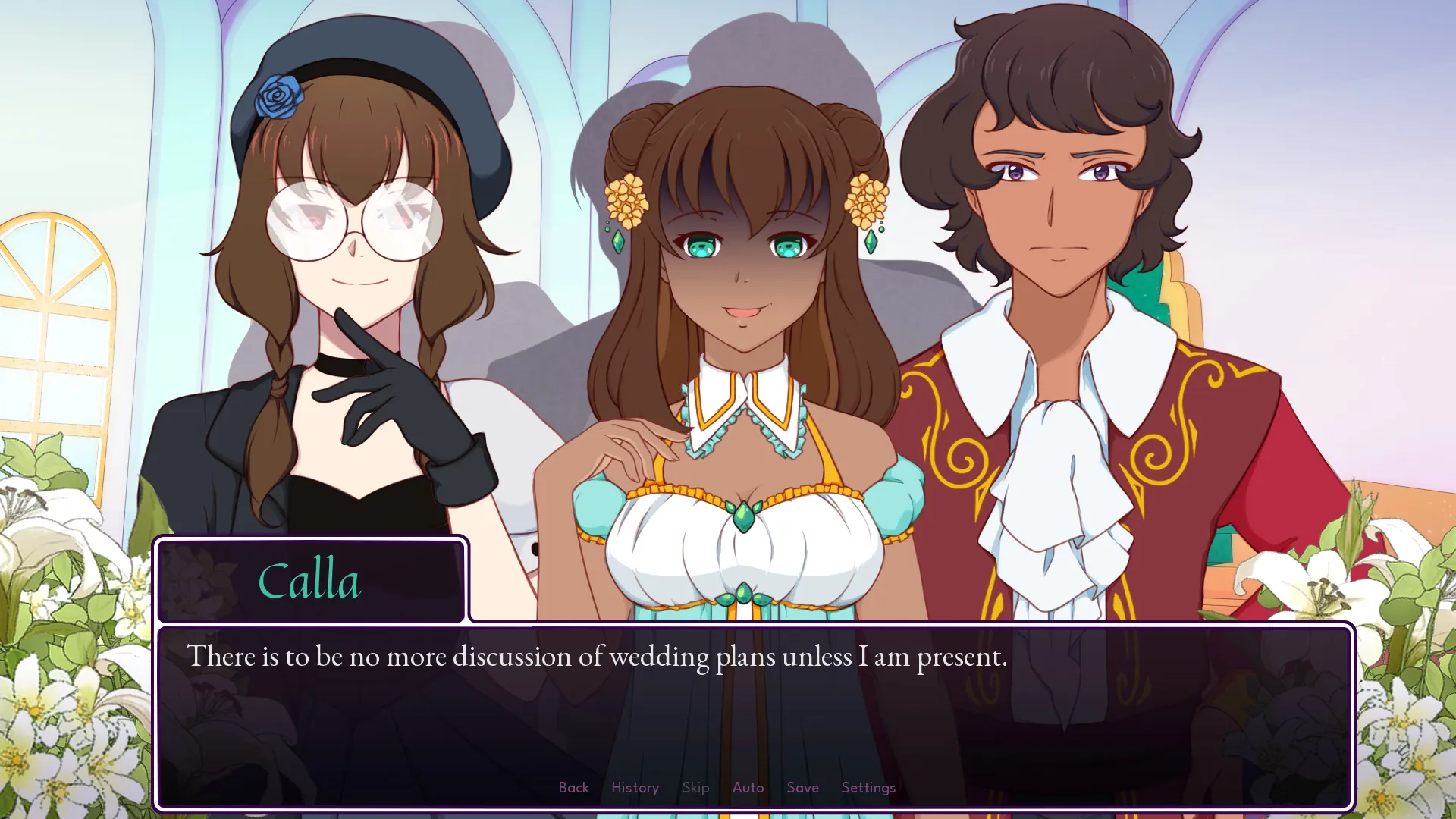Go Back to the previous line

click(x=573, y=787)
